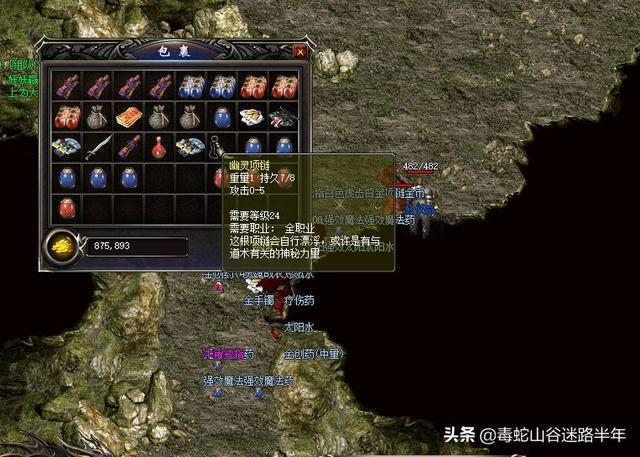Close the 包裹 inventory window
This screenshot has height=457, width=640.
[299, 50]
